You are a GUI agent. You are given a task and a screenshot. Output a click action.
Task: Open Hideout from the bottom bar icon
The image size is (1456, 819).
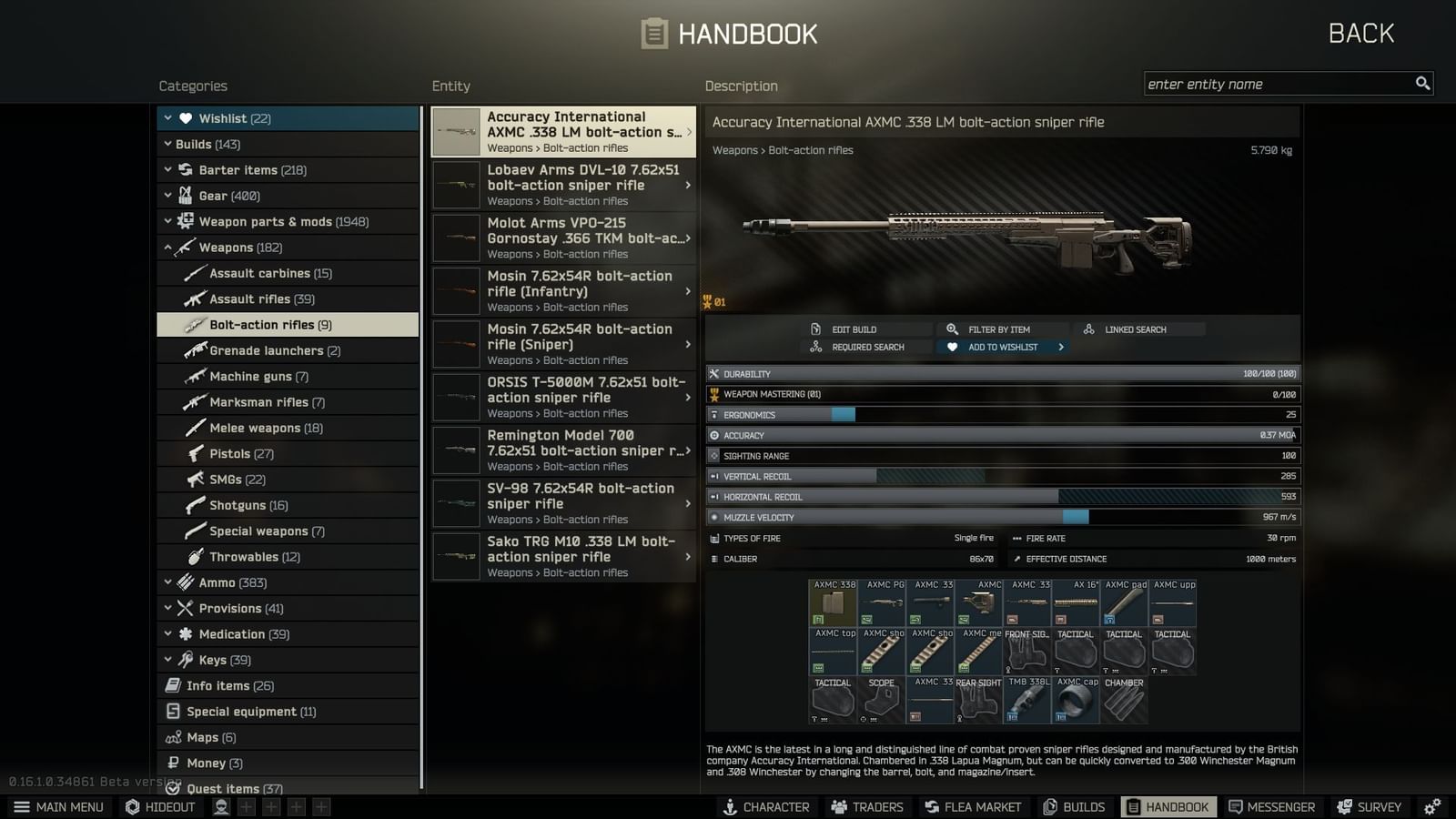tap(132, 806)
